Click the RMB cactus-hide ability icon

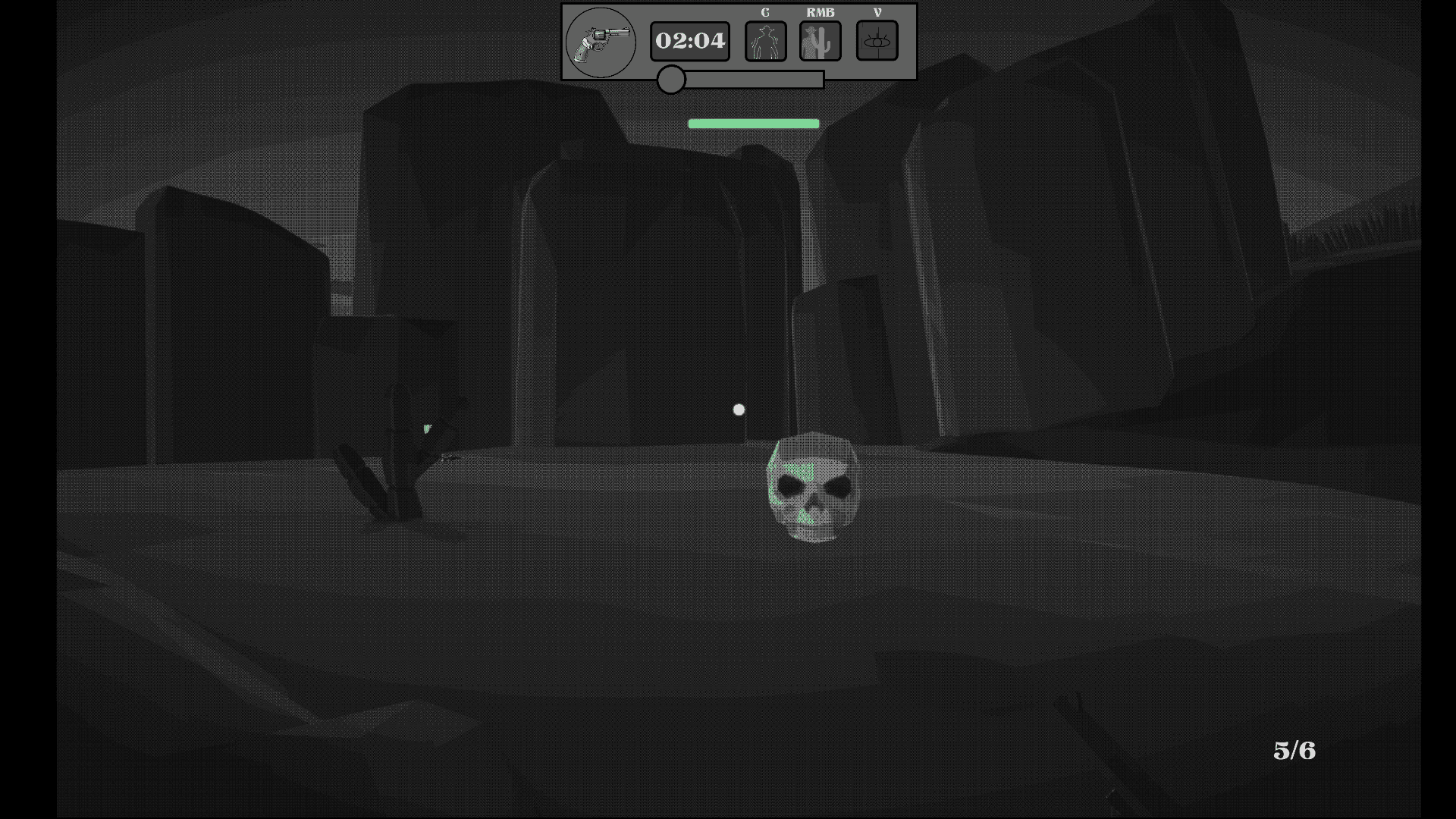[821, 41]
